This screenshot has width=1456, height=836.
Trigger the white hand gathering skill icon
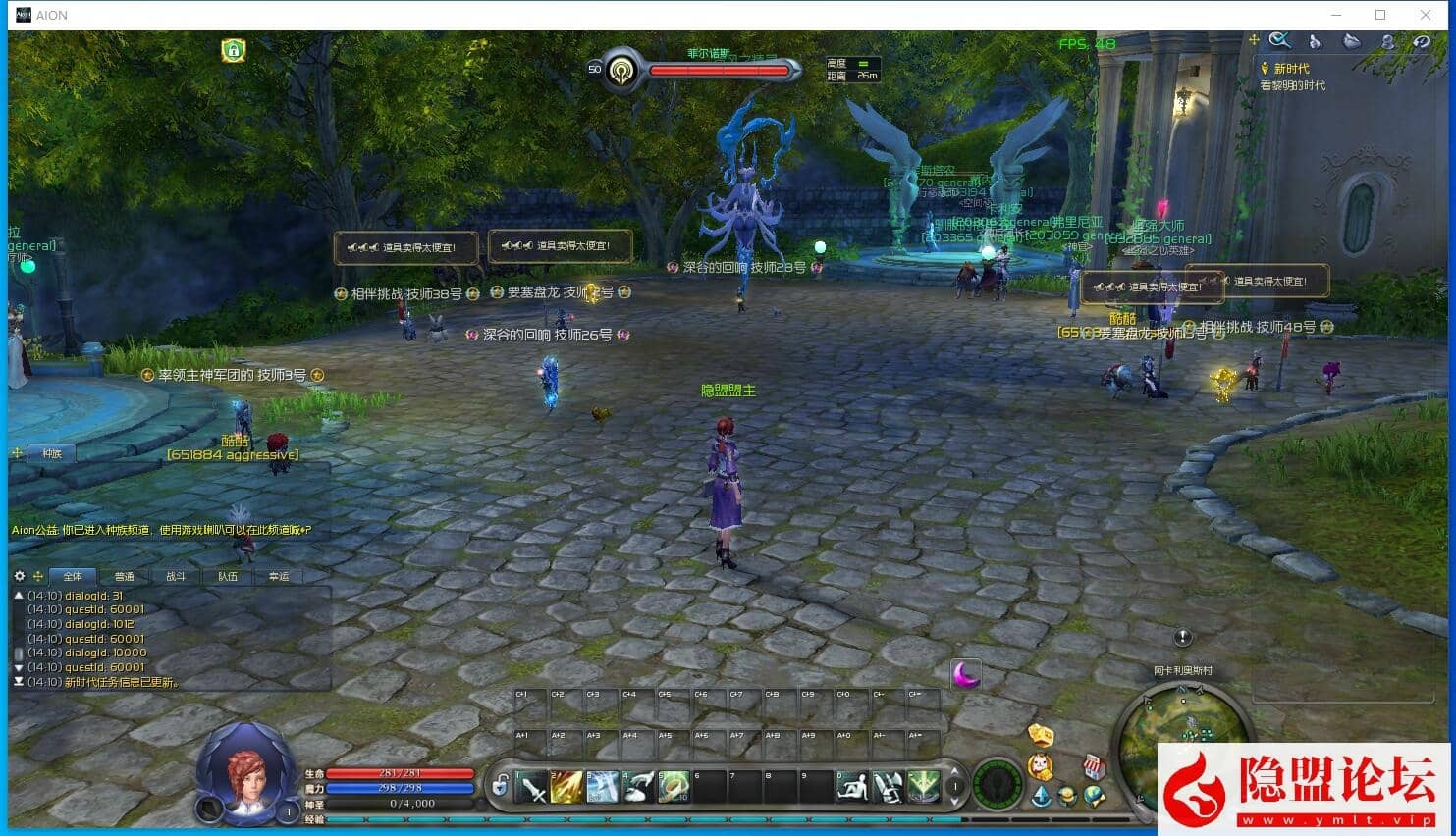click(x=639, y=787)
